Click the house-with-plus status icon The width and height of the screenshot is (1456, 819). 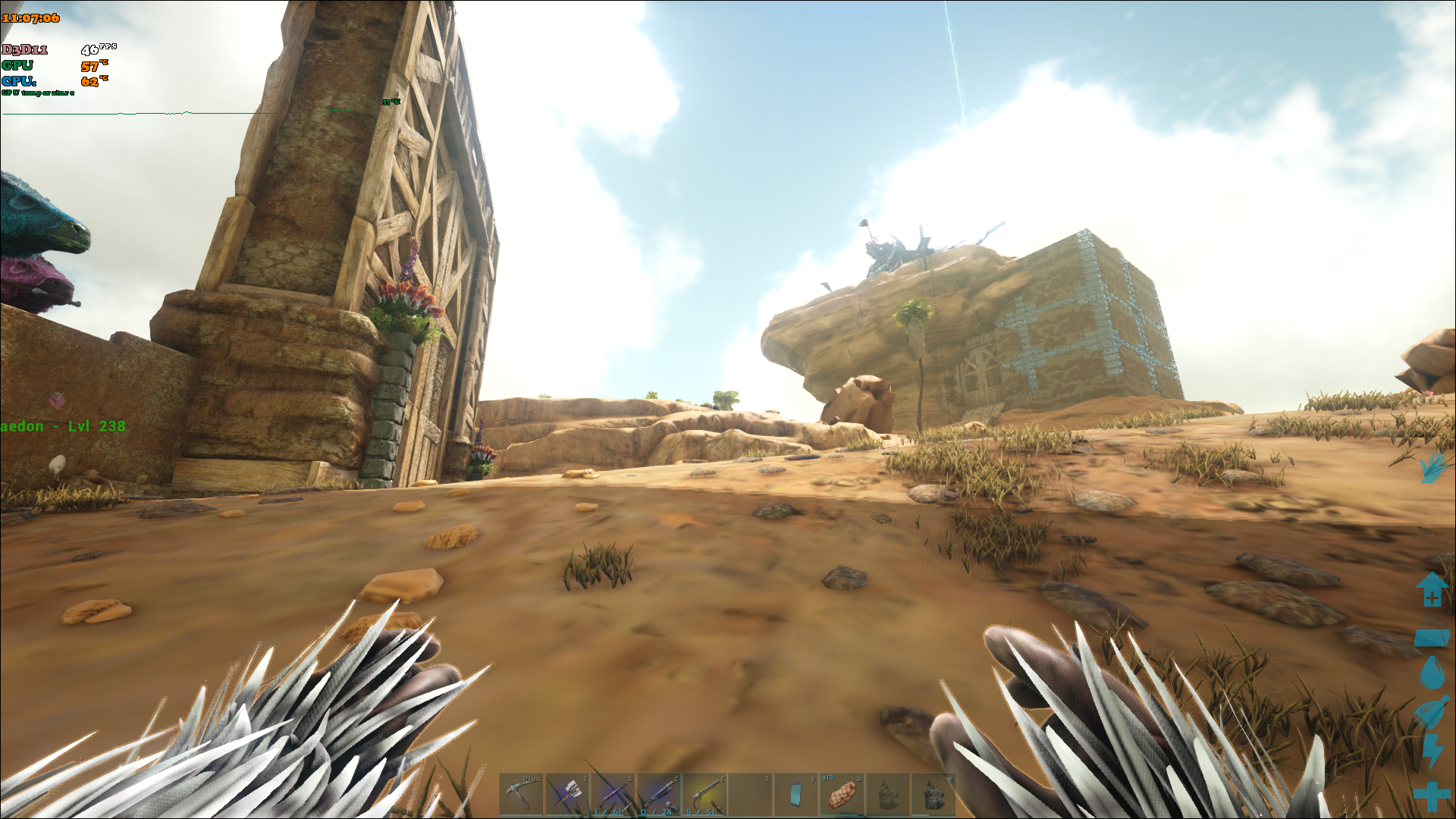click(x=1432, y=589)
